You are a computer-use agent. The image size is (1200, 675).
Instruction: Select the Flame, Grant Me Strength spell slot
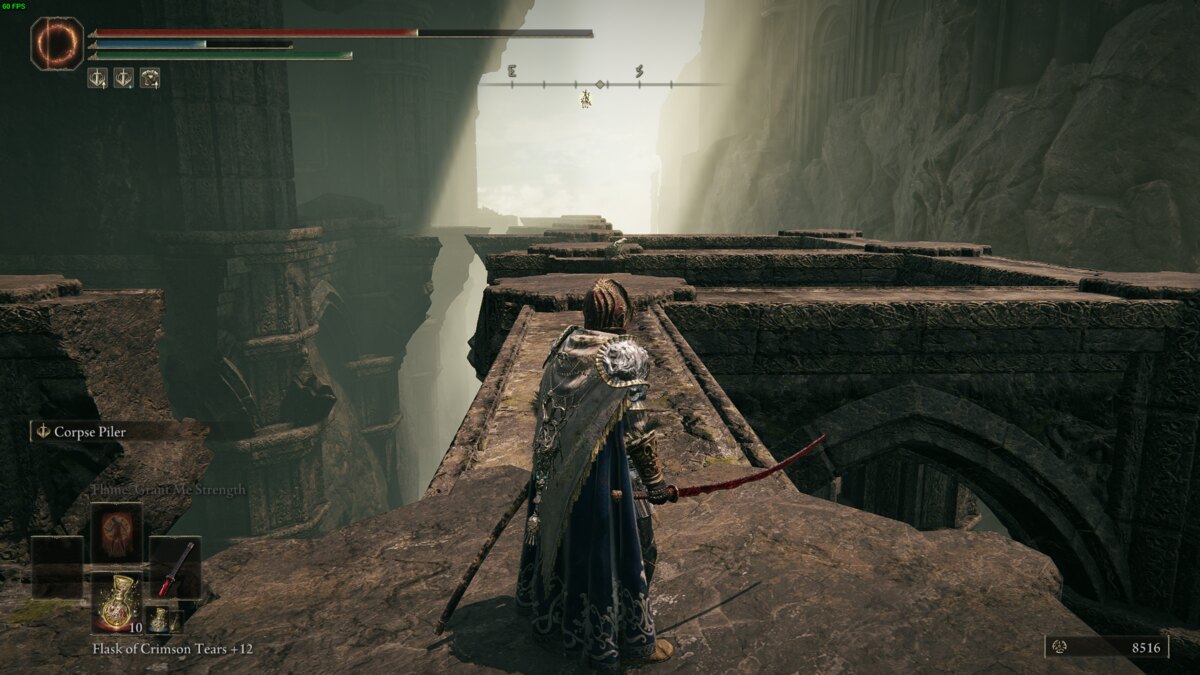117,532
